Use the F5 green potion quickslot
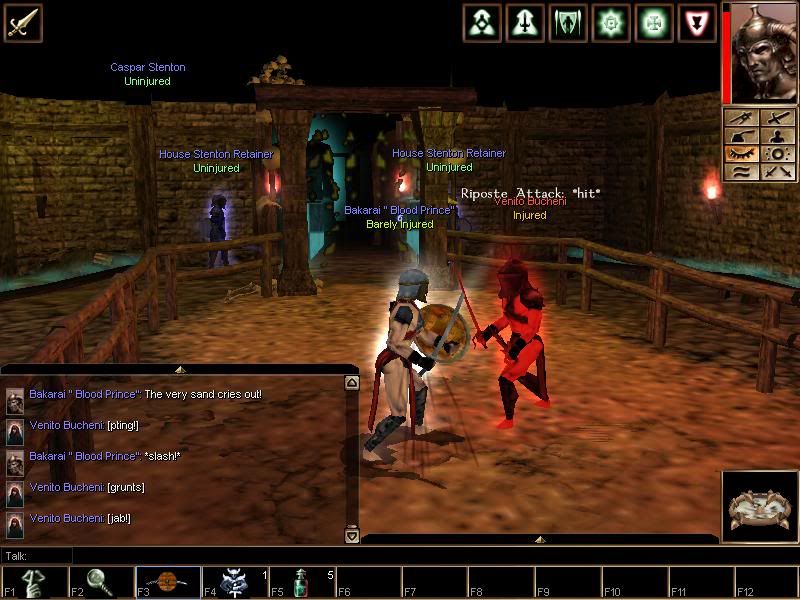Screen dimensions: 800x600 point(301,583)
